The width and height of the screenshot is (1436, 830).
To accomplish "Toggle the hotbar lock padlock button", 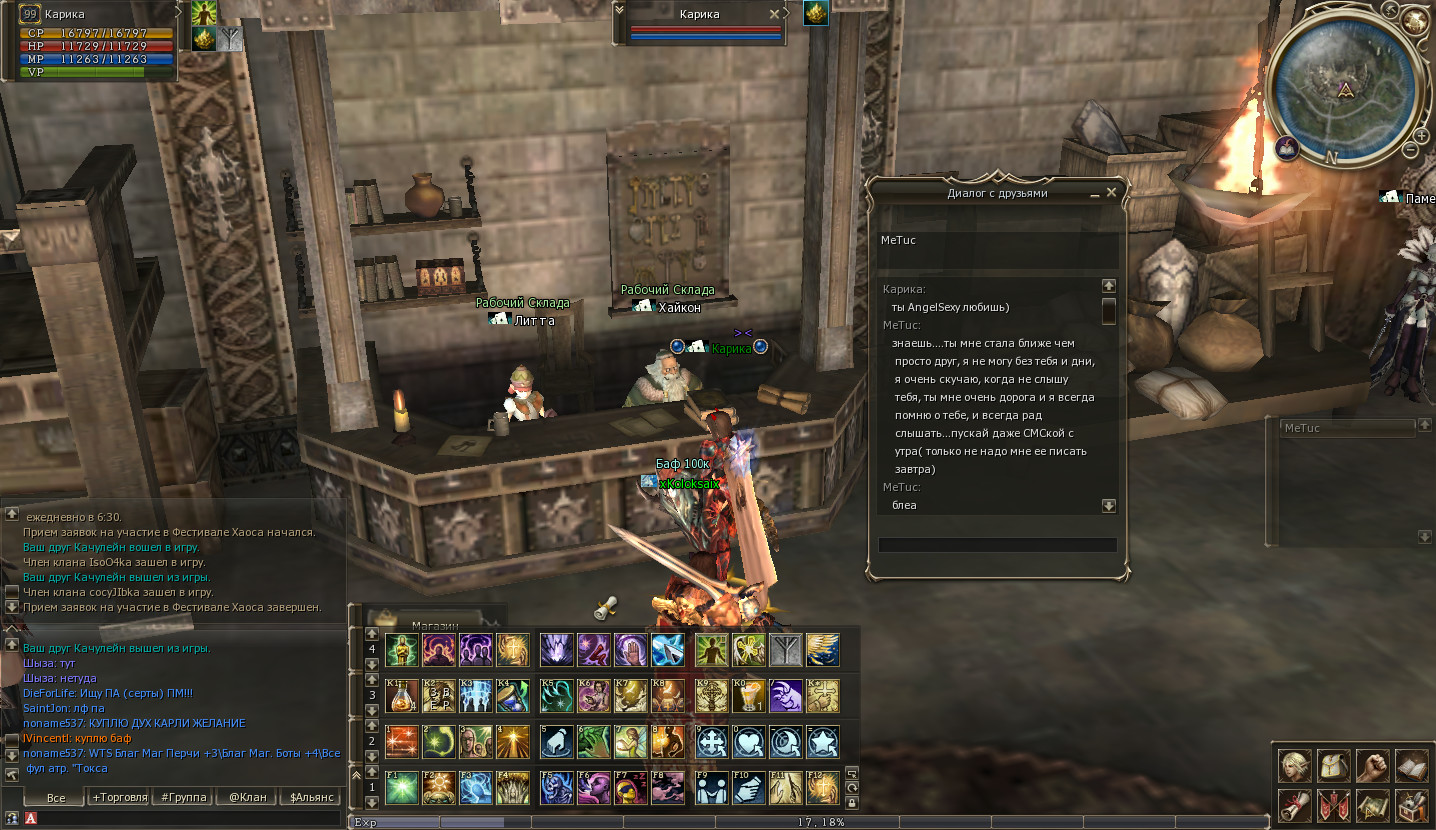I will point(851,802).
